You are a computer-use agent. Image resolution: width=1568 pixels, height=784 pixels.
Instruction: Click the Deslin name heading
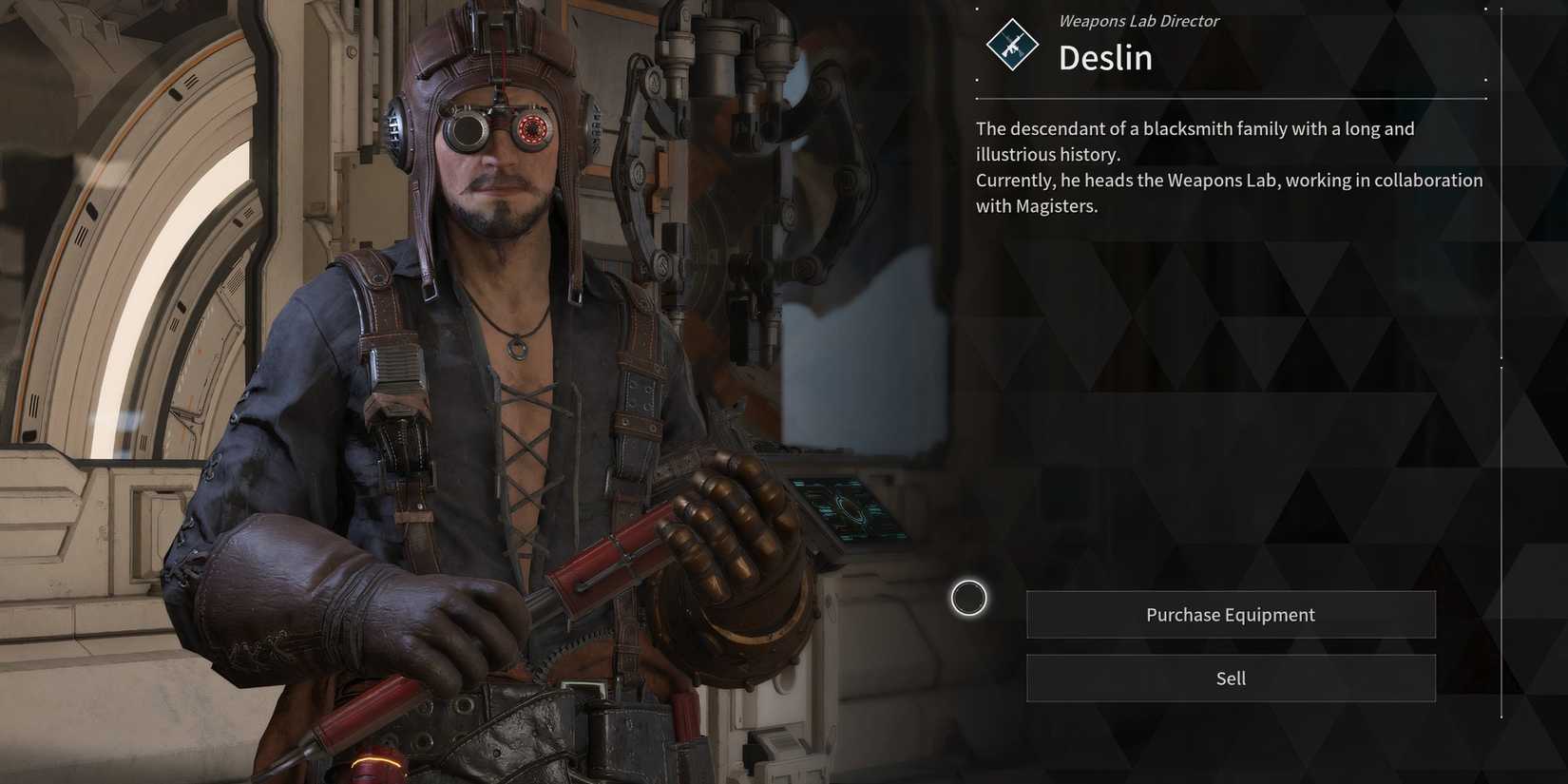[x=1105, y=57]
